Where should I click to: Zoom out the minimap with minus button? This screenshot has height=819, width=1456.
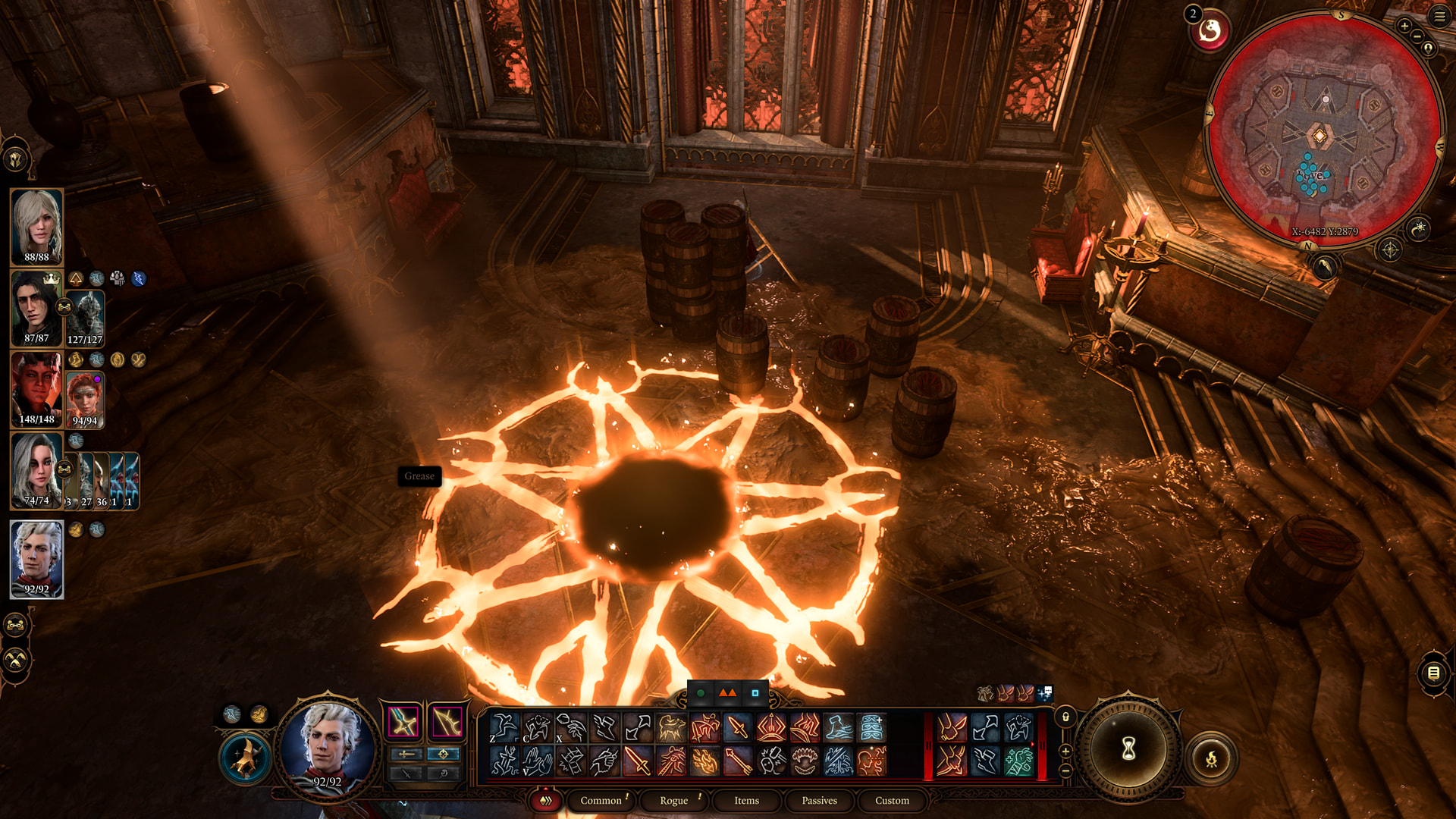coord(1417,36)
